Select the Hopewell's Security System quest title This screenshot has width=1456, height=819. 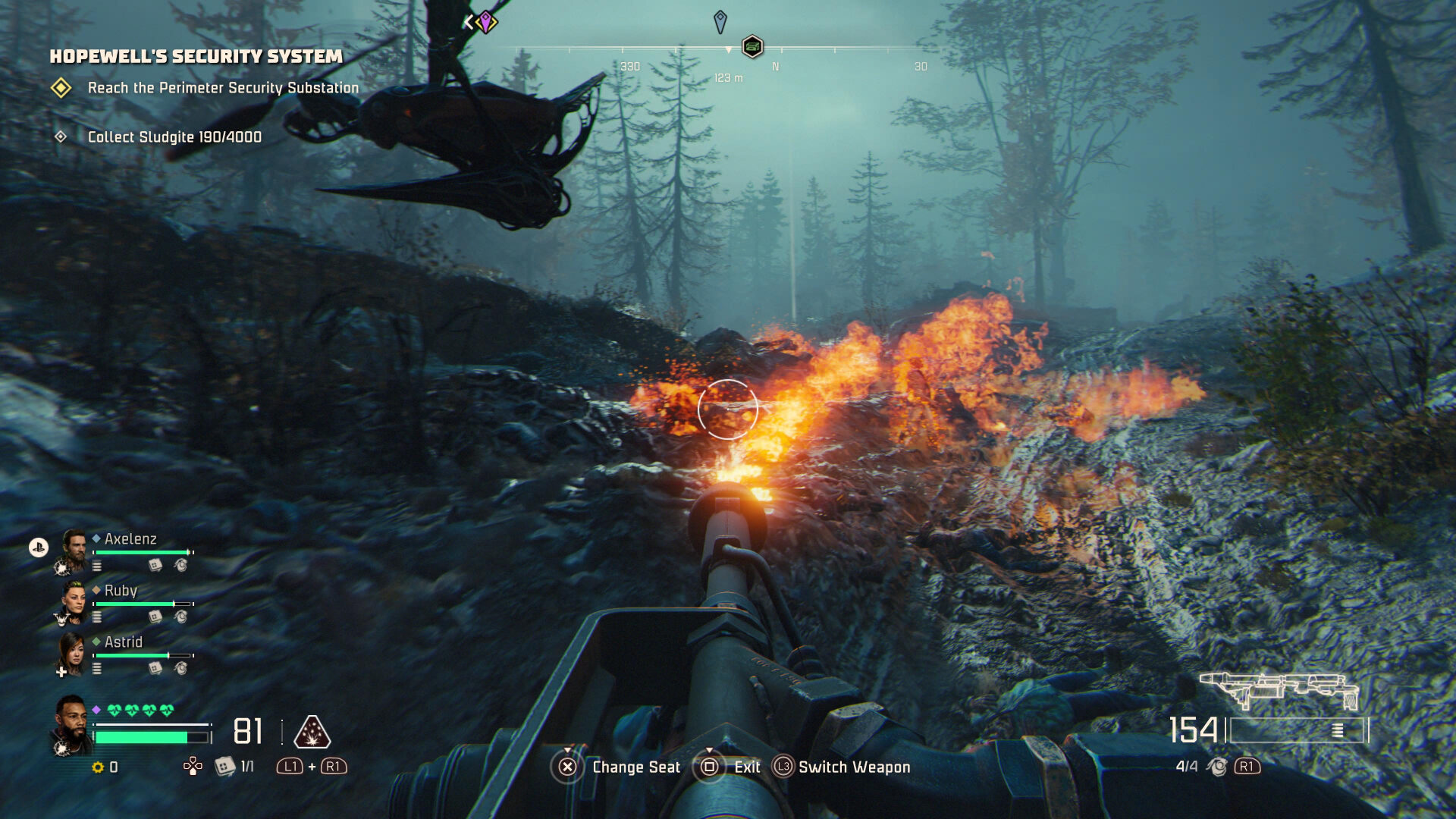point(196,56)
